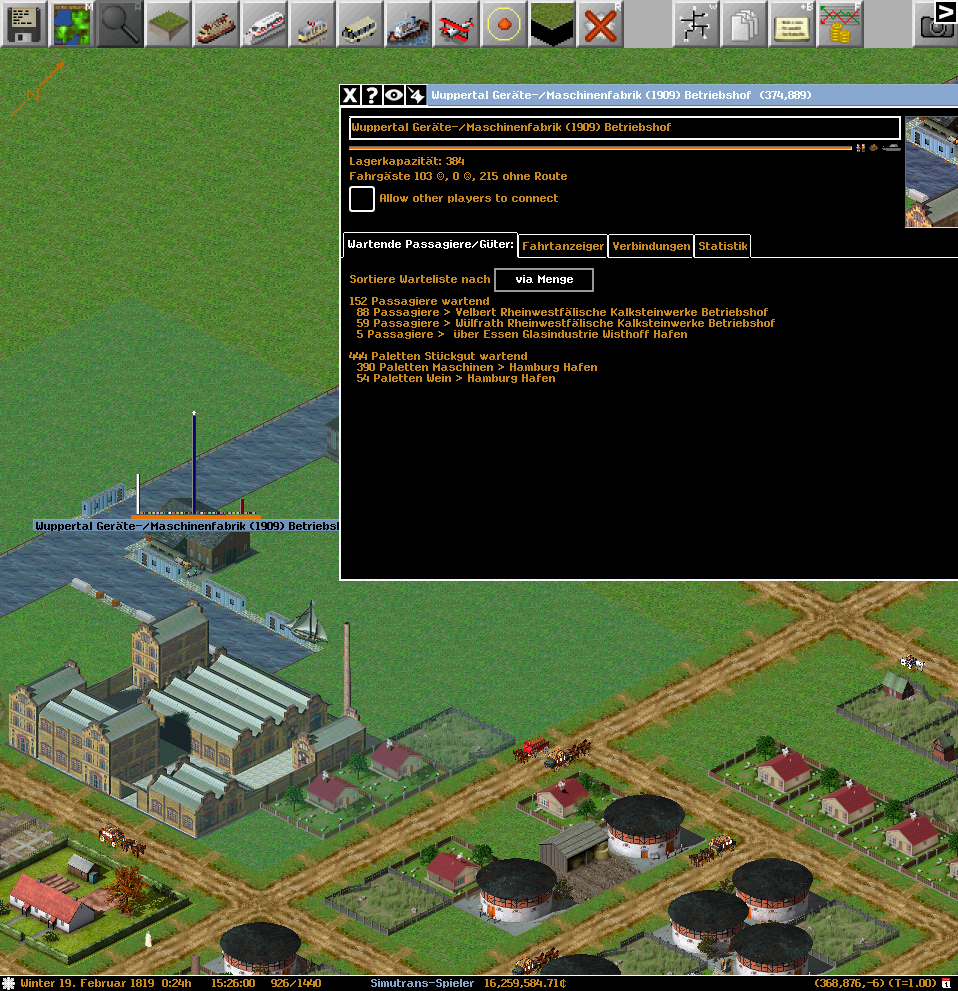Open the ship harbour tools
The height and width of the screenshot is (991, 958).
[x=408, y=23]
